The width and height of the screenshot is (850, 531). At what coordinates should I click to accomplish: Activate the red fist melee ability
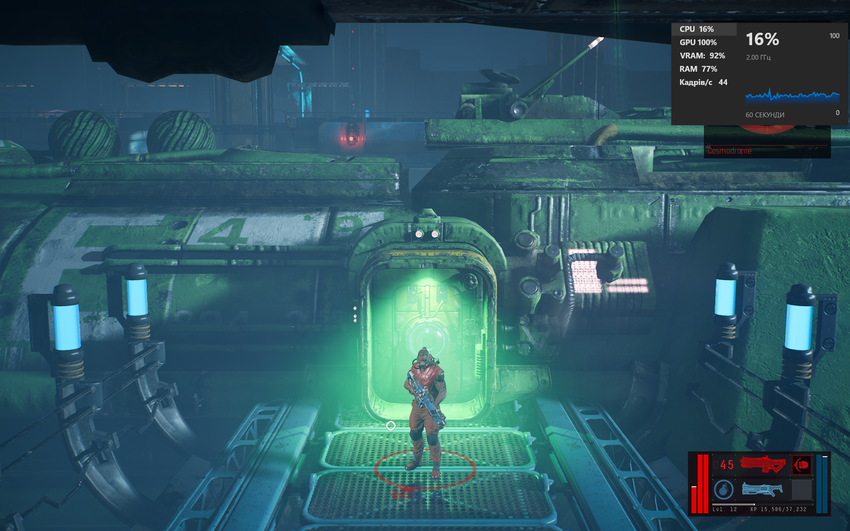pos(801,464)
